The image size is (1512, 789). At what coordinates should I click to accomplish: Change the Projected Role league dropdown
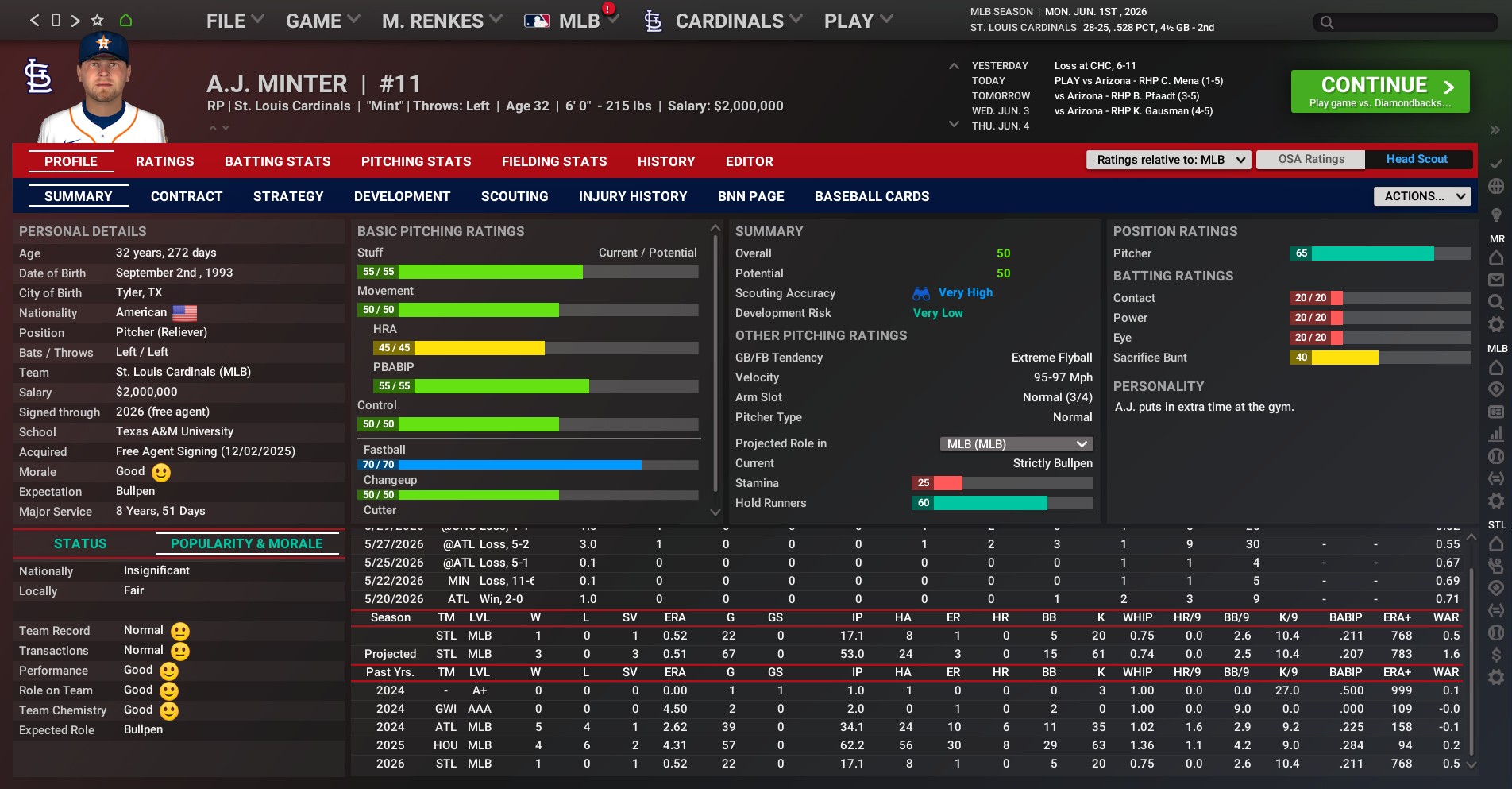tap(1016, 443)
